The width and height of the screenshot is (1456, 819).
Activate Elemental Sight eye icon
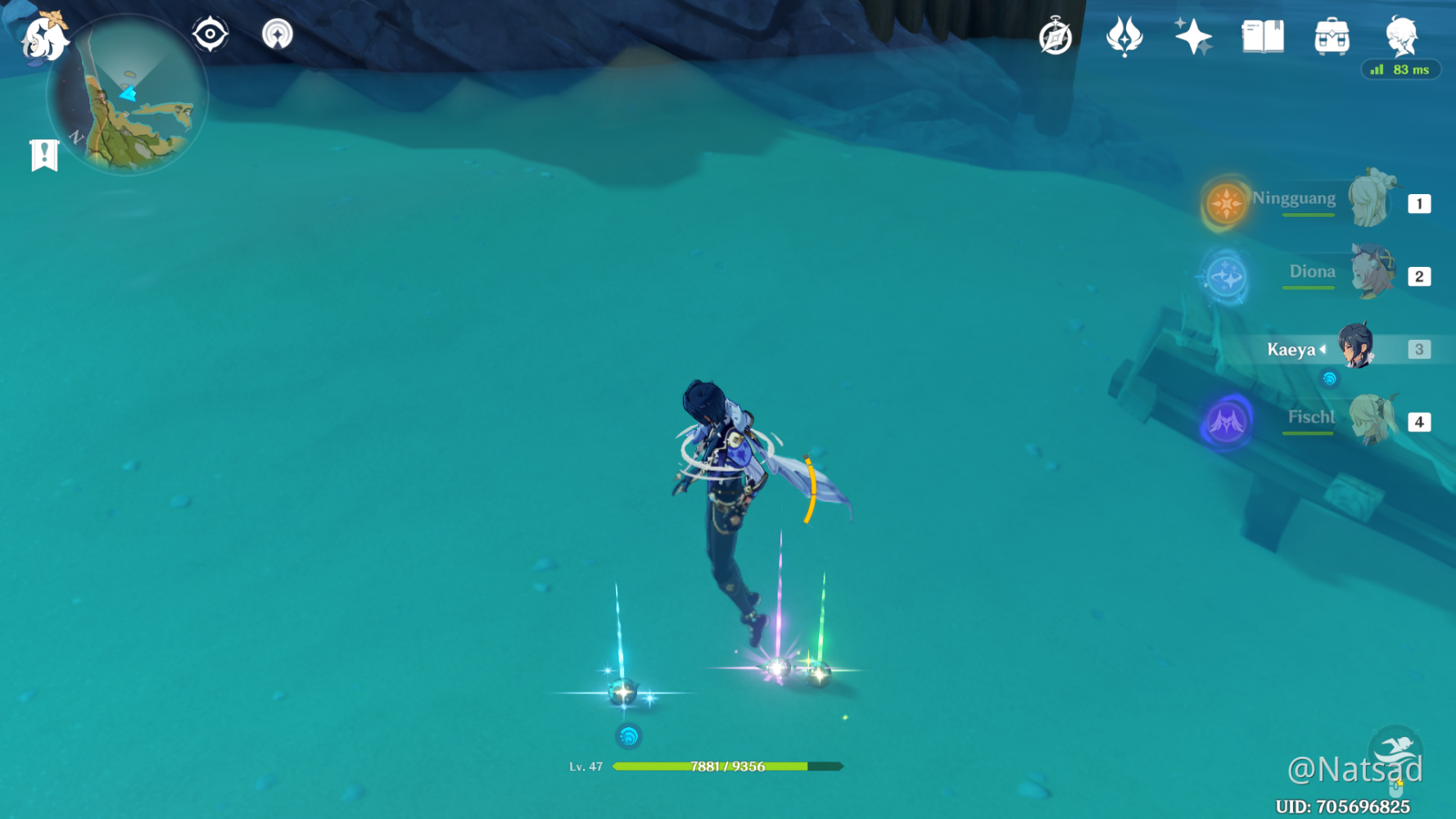(211, 34)
